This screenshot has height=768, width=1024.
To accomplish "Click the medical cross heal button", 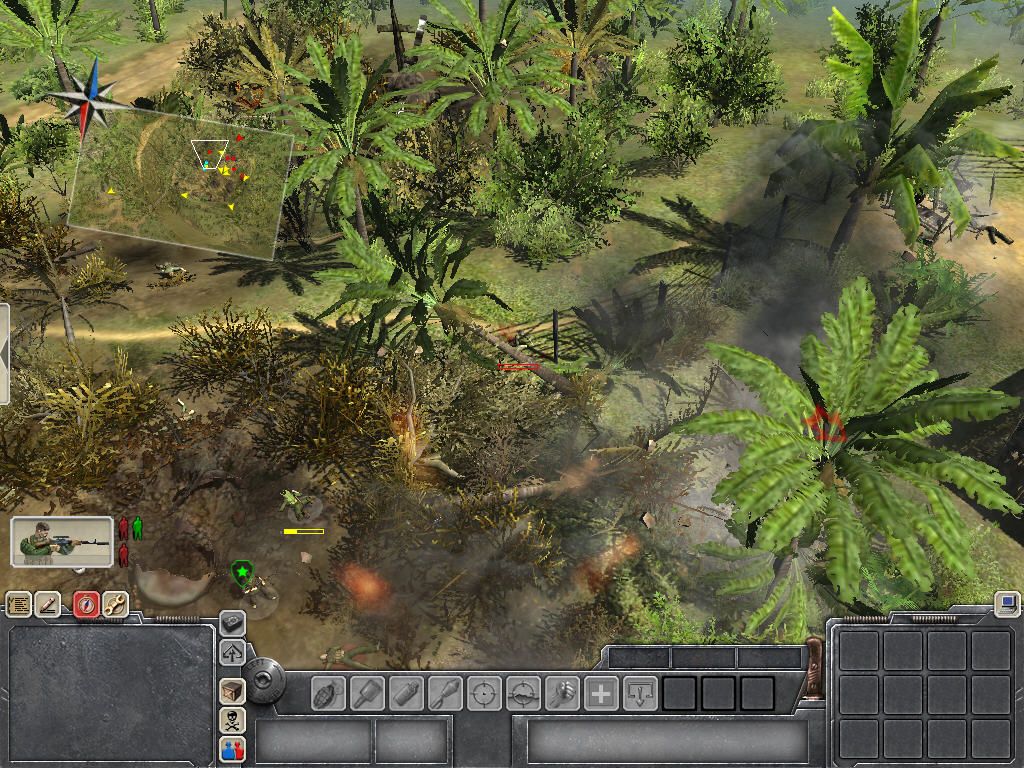I will coord(601,693).
